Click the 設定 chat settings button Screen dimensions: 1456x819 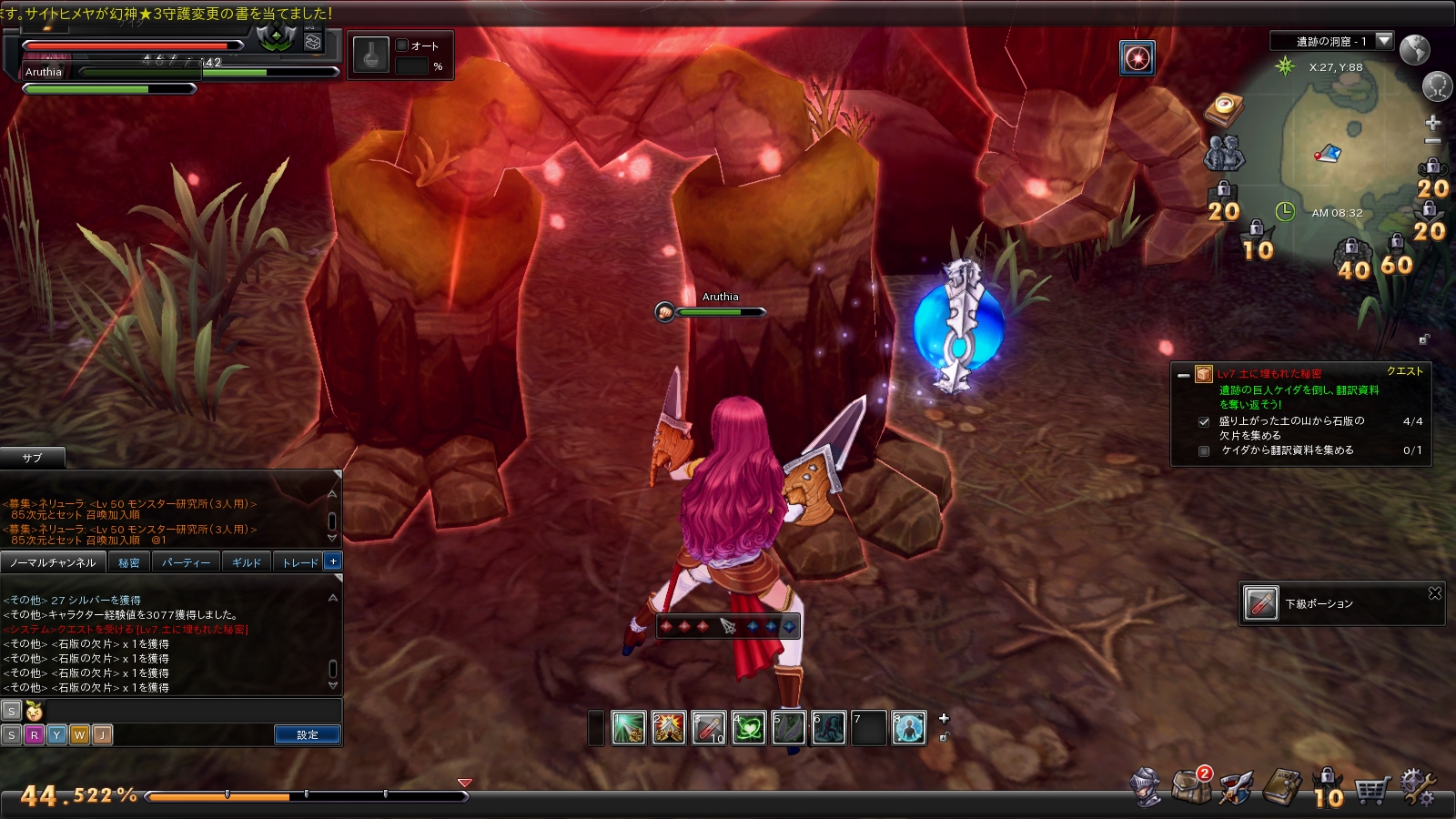308,734
